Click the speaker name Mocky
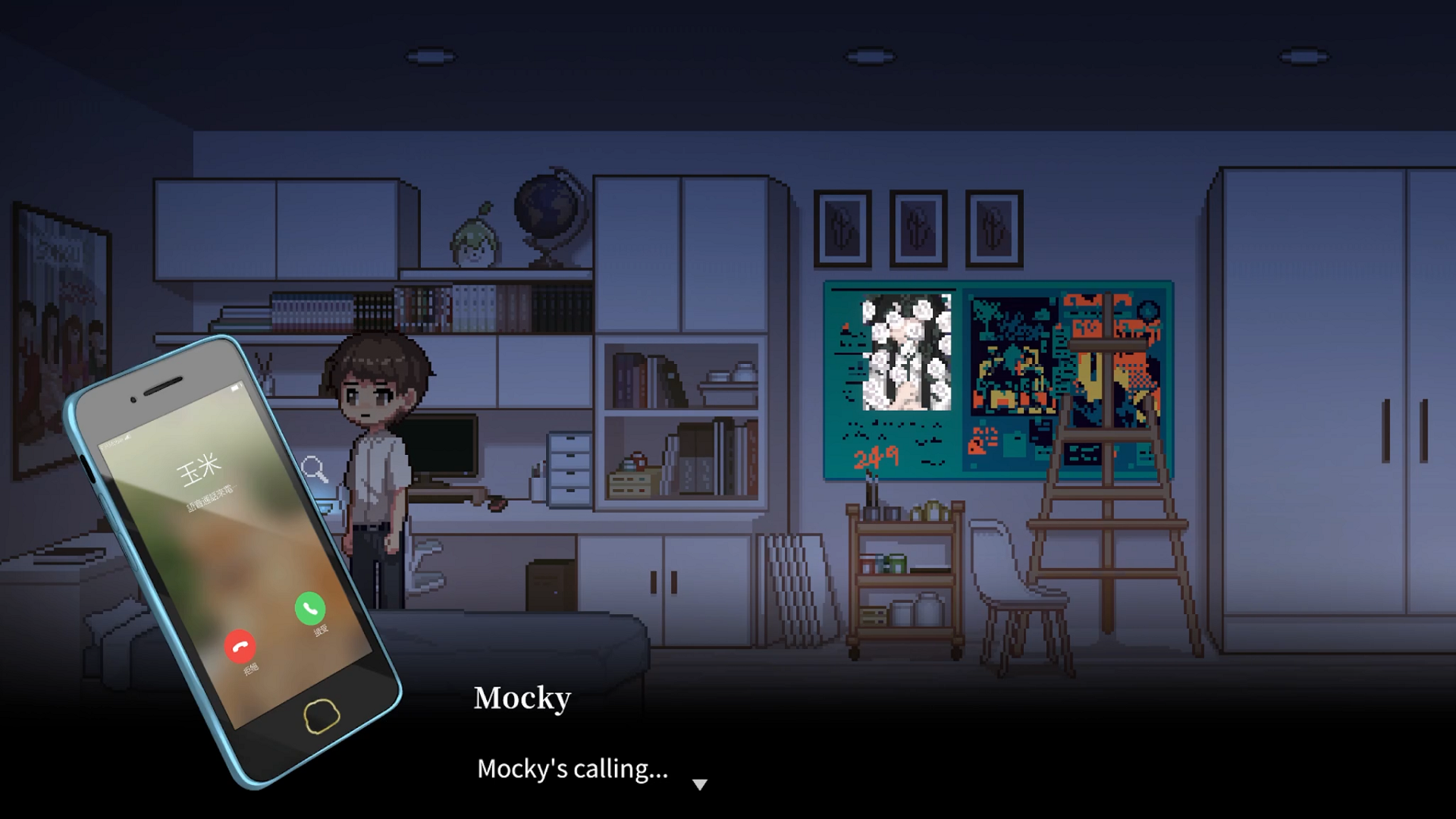Viewport: 1456px width, 819px height. (x=522, y=698)
